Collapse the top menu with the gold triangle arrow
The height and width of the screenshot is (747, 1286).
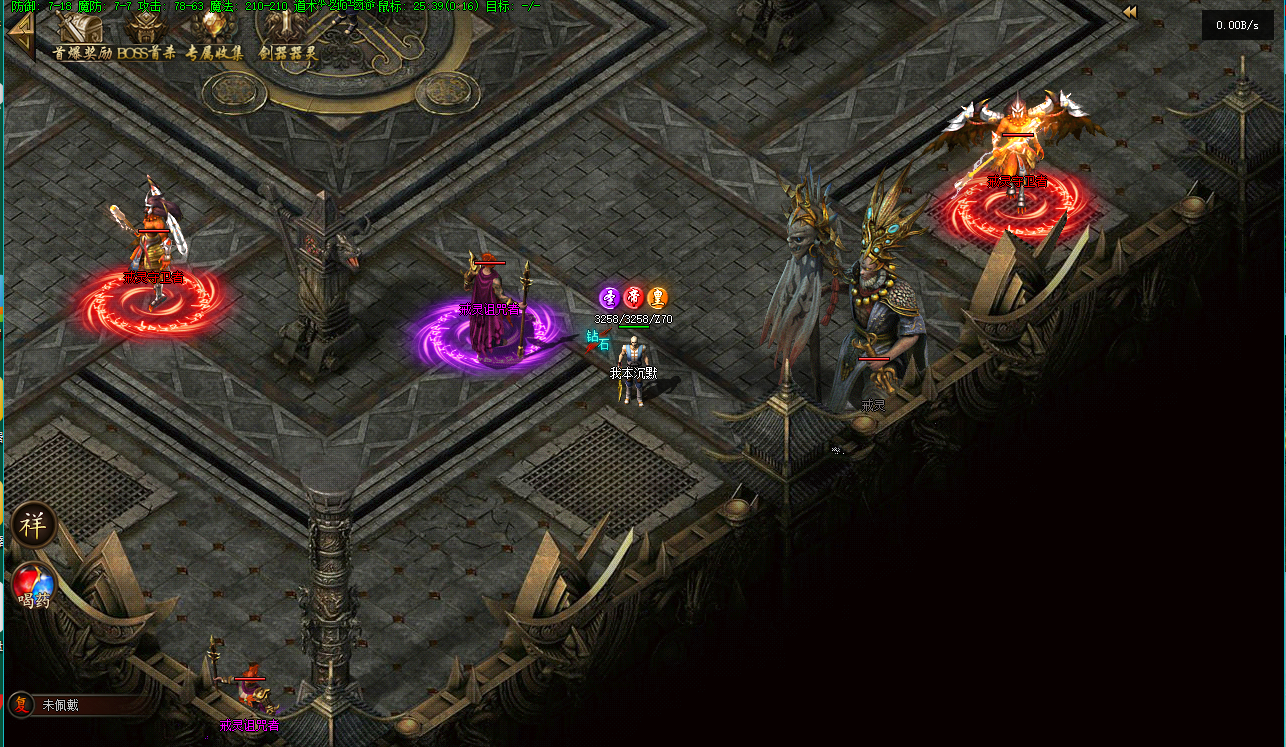pyautogui.click(x=20, y=37)
